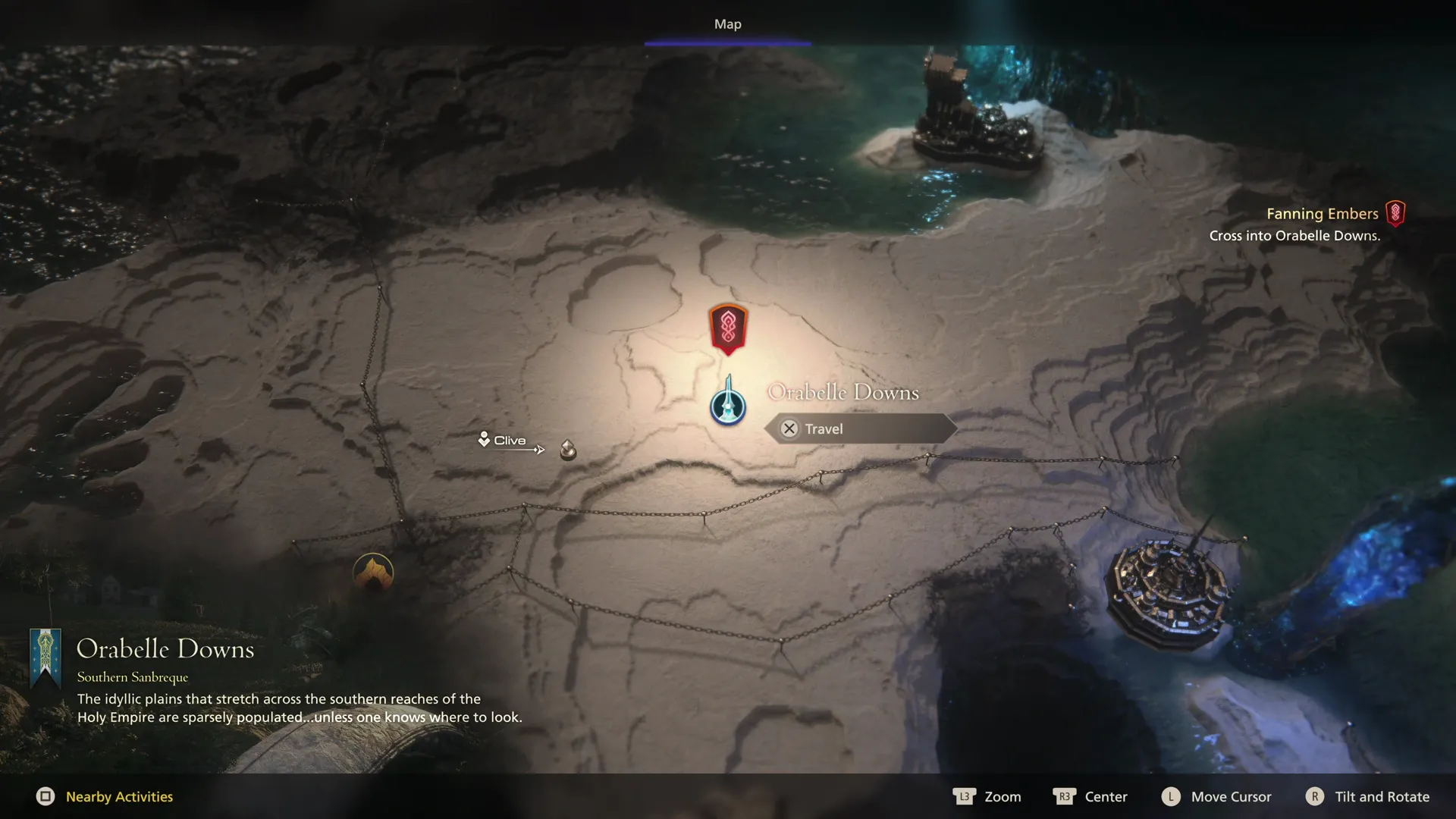This screenshot has width=1456, height=819.
Task: Click the square Nearby Activities controller icon
Action: 47,797
